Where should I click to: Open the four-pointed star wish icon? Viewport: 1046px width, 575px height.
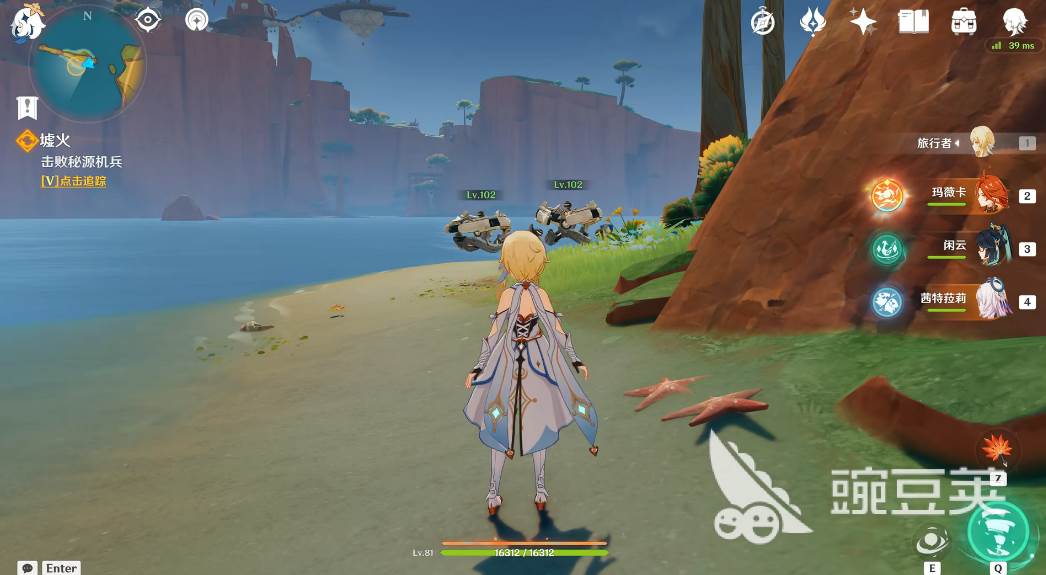coord(862,22)
